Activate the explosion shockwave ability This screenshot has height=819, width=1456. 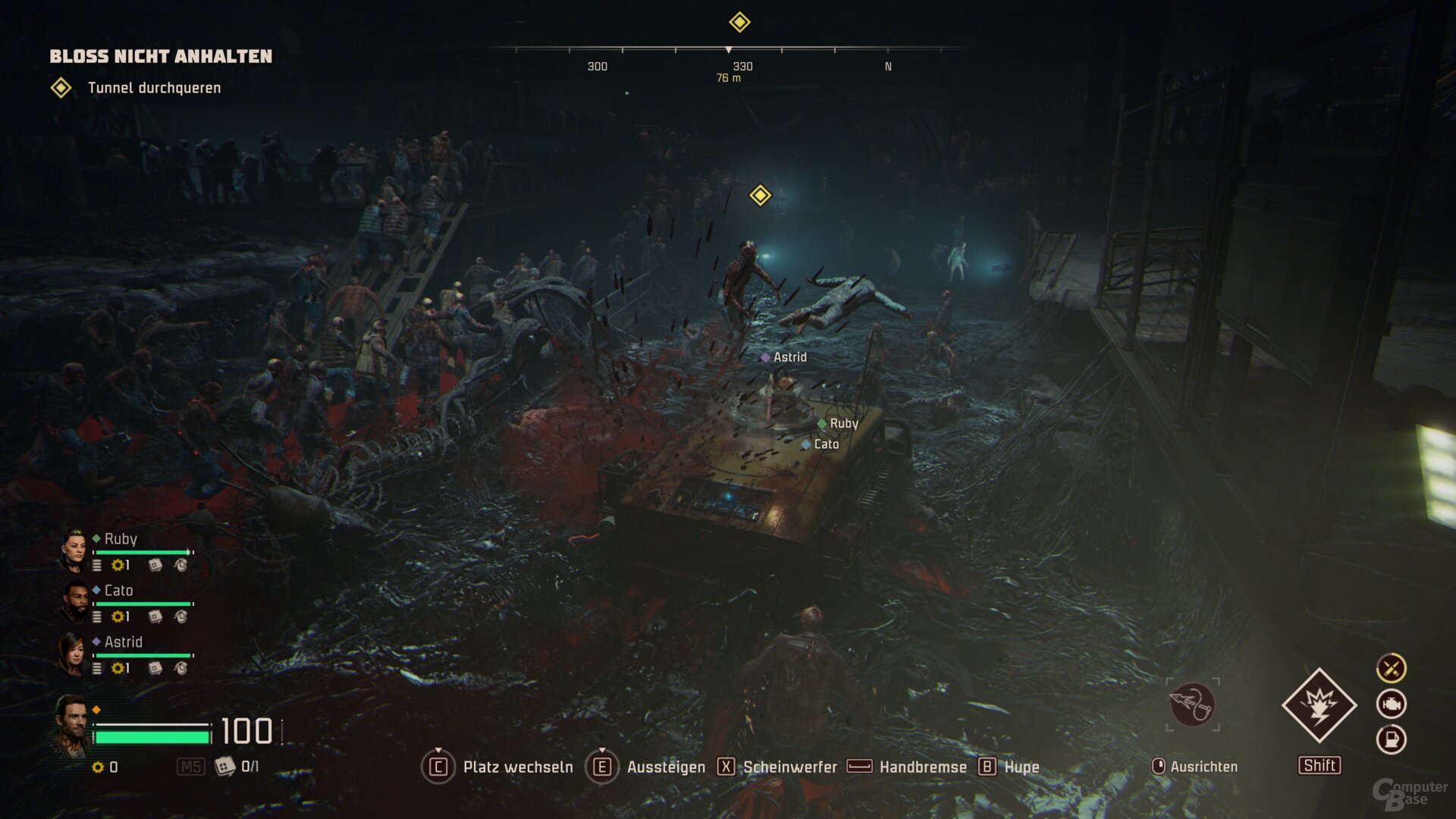tap(1319, 705)
